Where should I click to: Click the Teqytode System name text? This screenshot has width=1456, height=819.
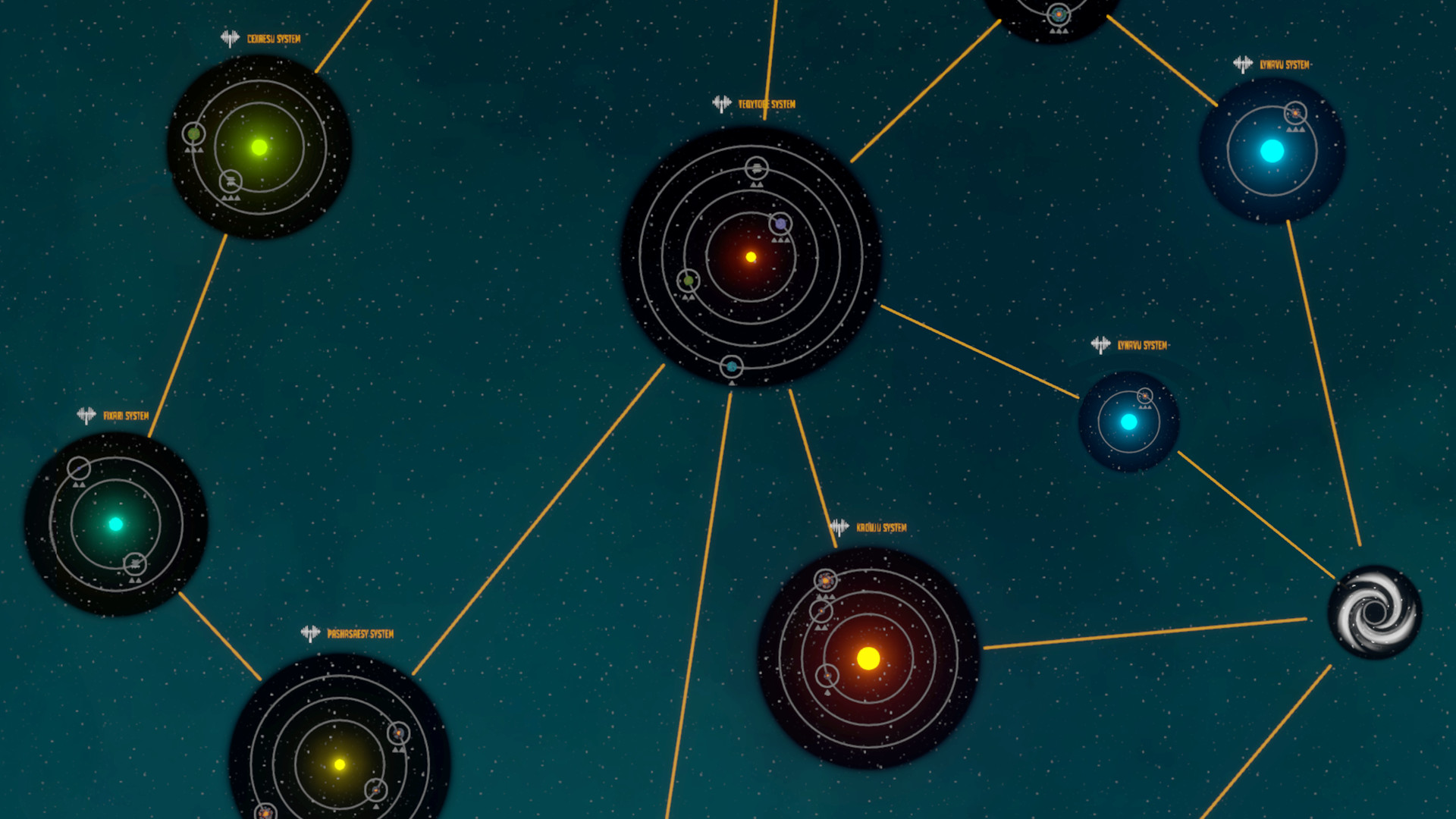point(766,102)
